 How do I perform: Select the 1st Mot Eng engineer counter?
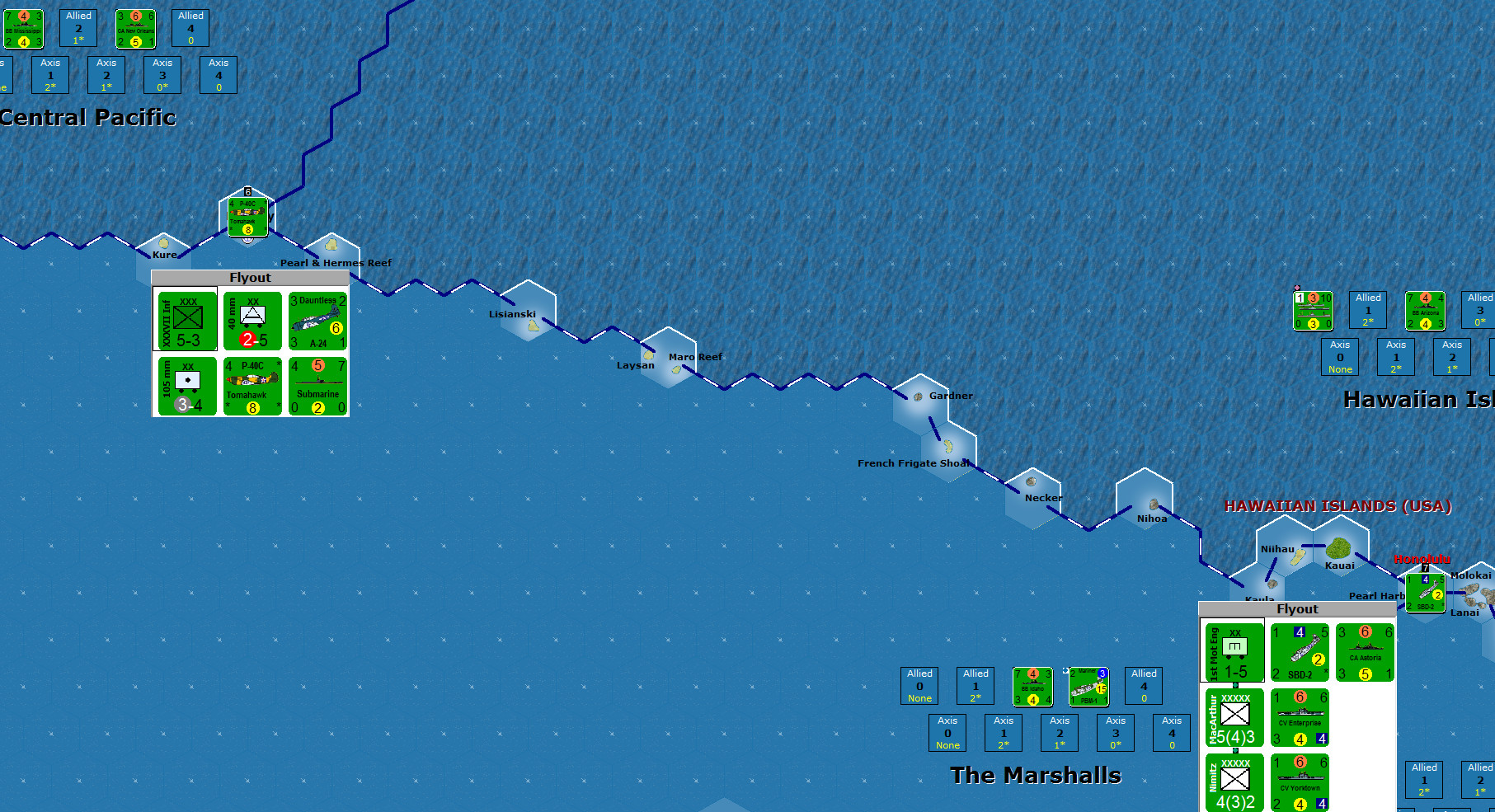pyautogui.click(x=1234, y=651)
